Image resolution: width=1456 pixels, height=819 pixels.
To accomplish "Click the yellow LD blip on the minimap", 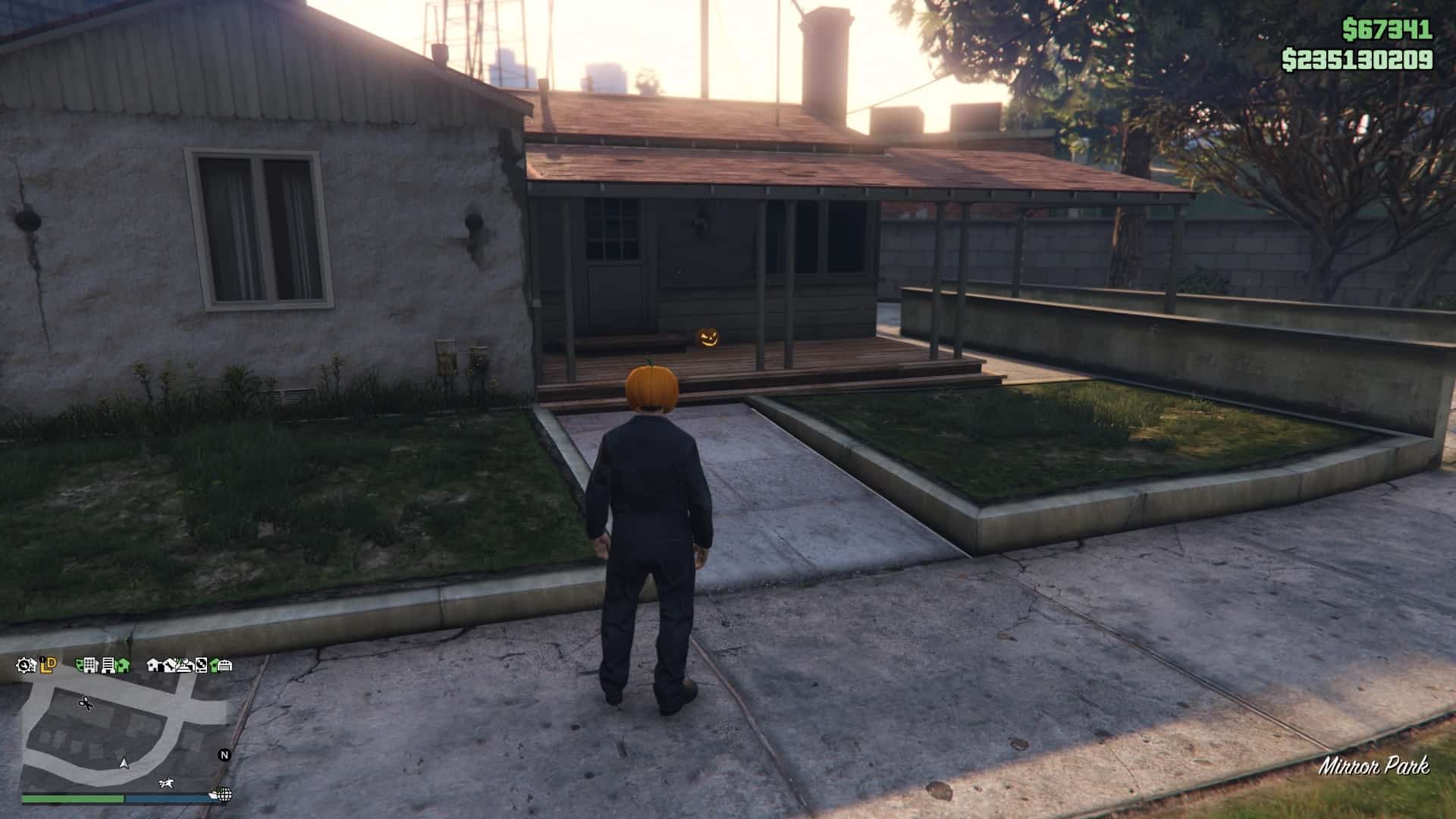I will pos(49,665).
